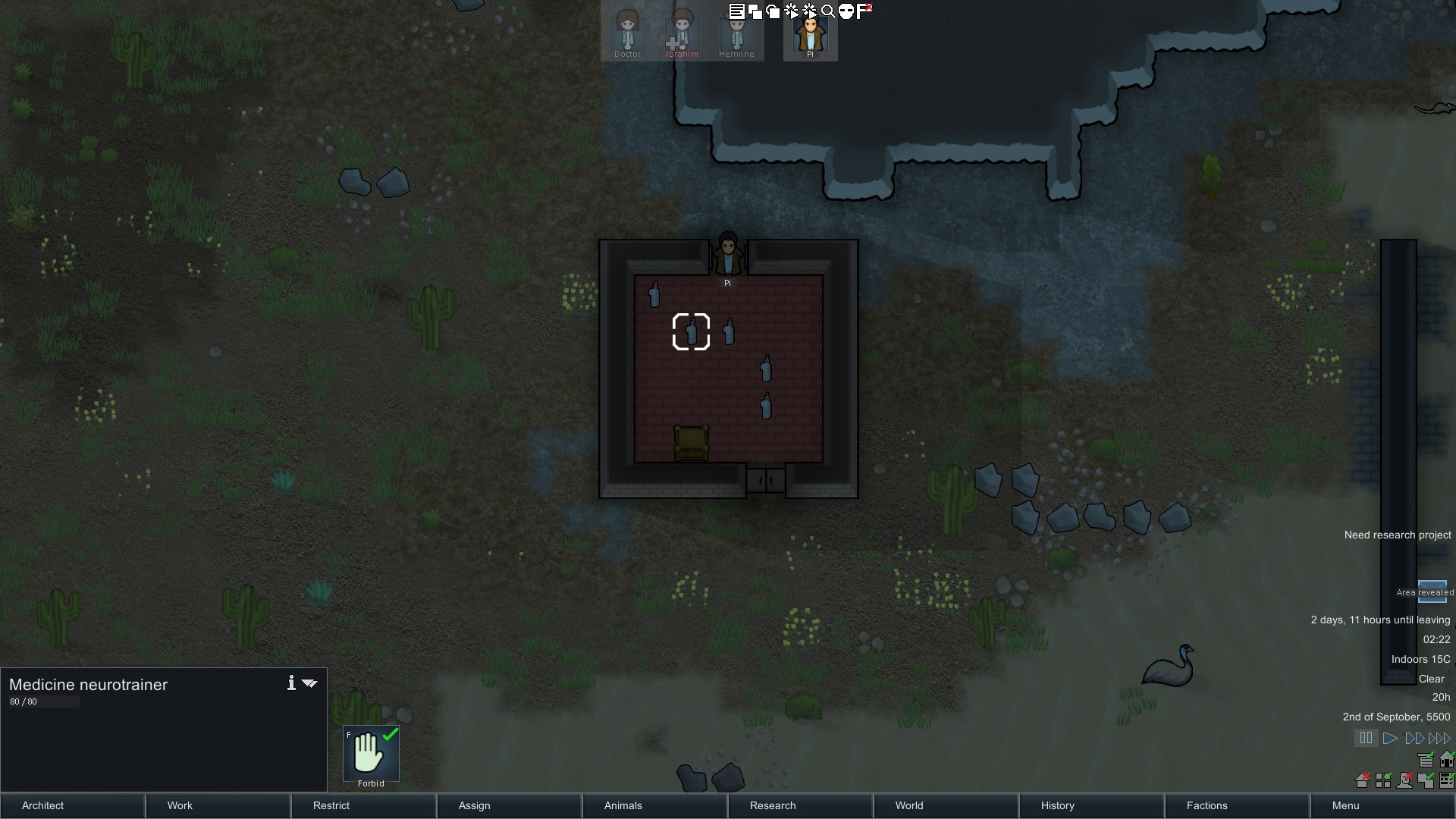Click the neurotrainer 80/80 durability bar
This screenshot has height=819, width=1456.
43,701
